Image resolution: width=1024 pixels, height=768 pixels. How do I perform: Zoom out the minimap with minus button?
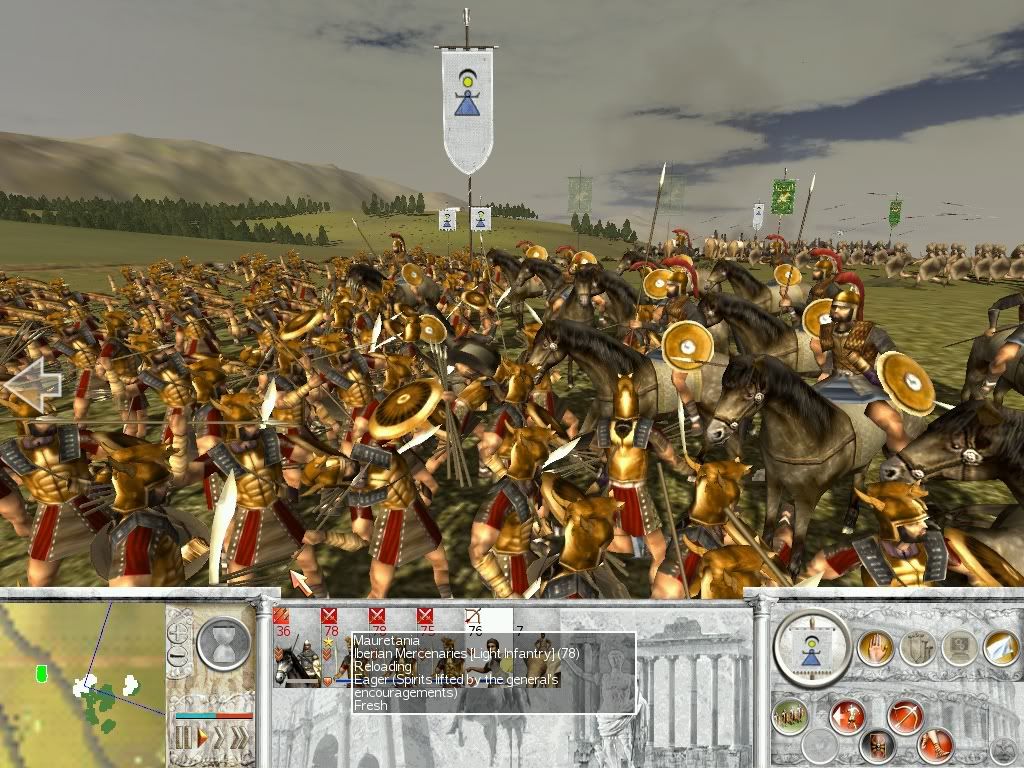pos(180,656)
